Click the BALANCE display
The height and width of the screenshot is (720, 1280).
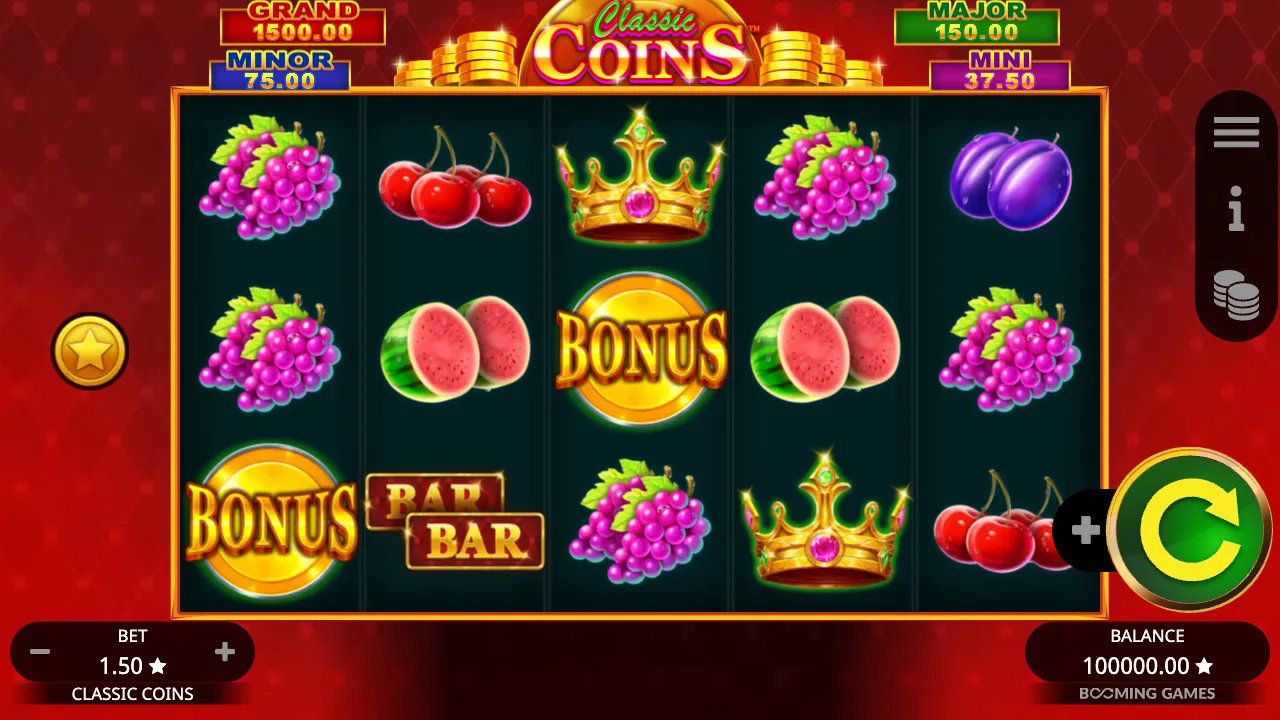pos(1146,651)
